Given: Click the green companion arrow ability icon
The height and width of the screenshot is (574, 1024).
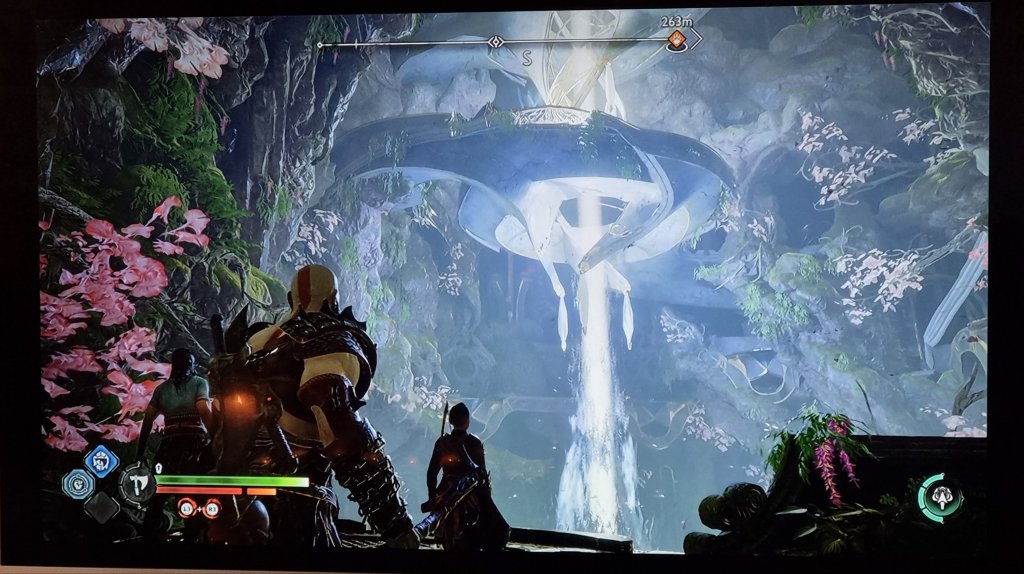Looking at the screenshot, I should tap(941, 497).
